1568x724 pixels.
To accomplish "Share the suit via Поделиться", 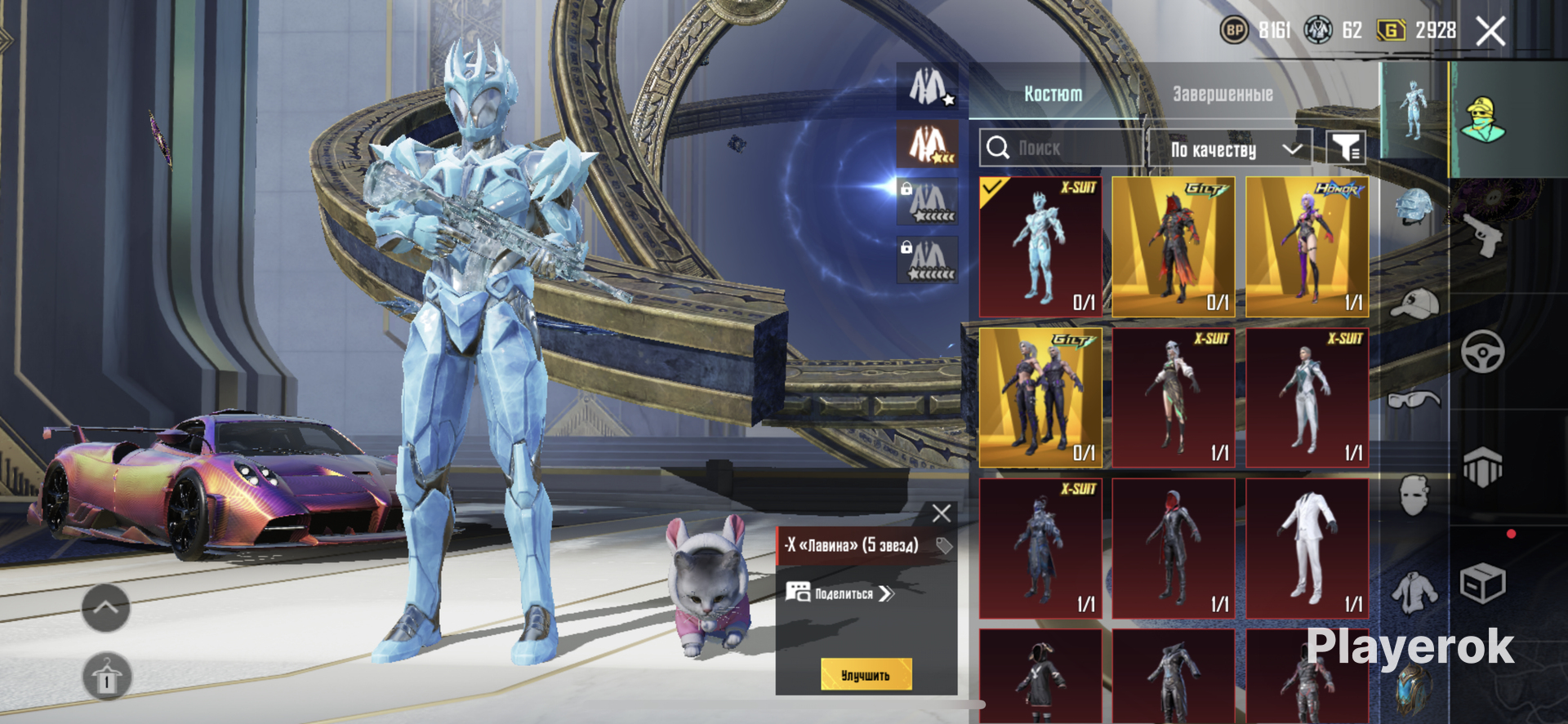I will point(841,593).
